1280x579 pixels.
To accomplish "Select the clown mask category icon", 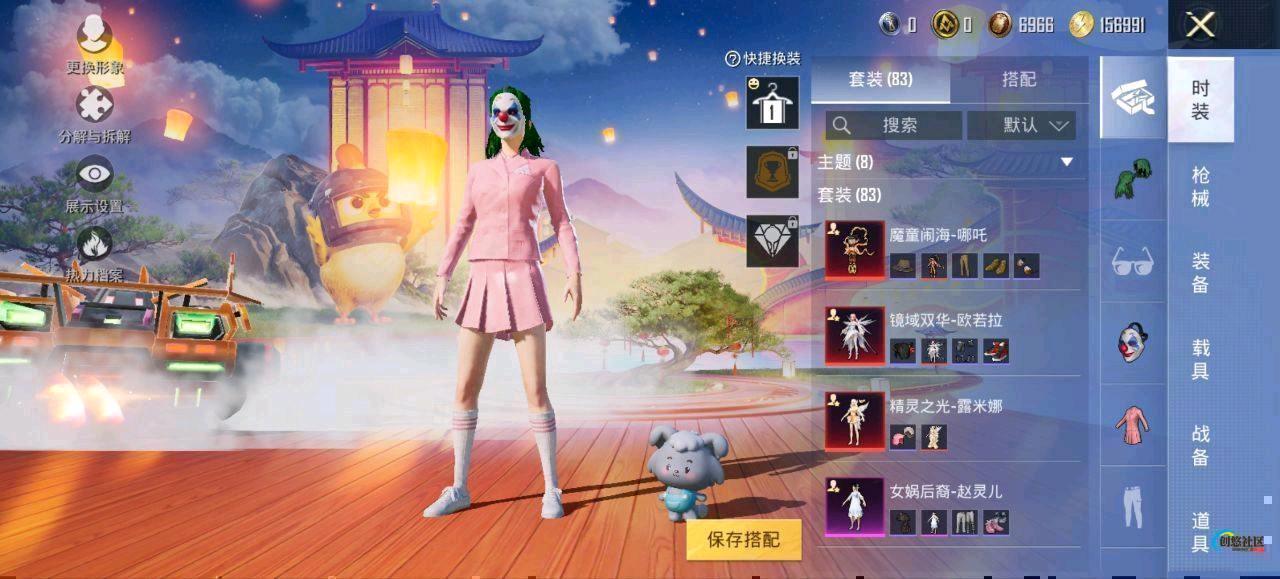I will coord(1132,342).
